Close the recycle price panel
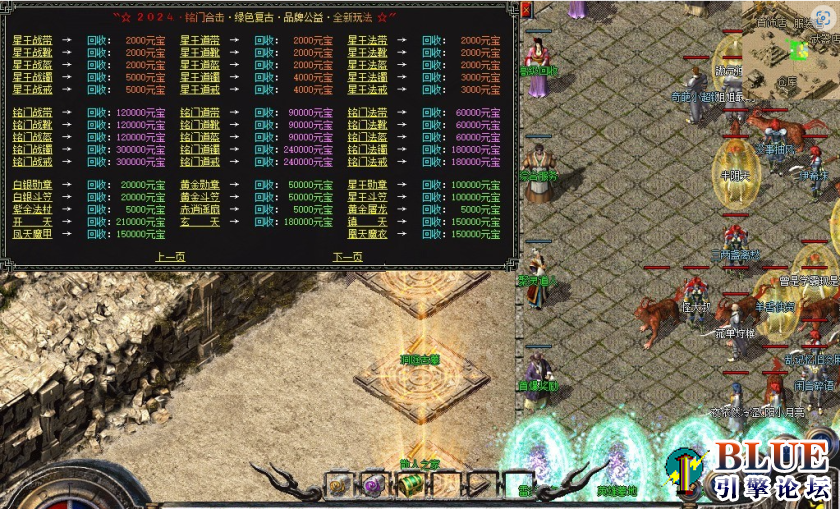The height and width of the screenshot is (509, 840). 526,10
